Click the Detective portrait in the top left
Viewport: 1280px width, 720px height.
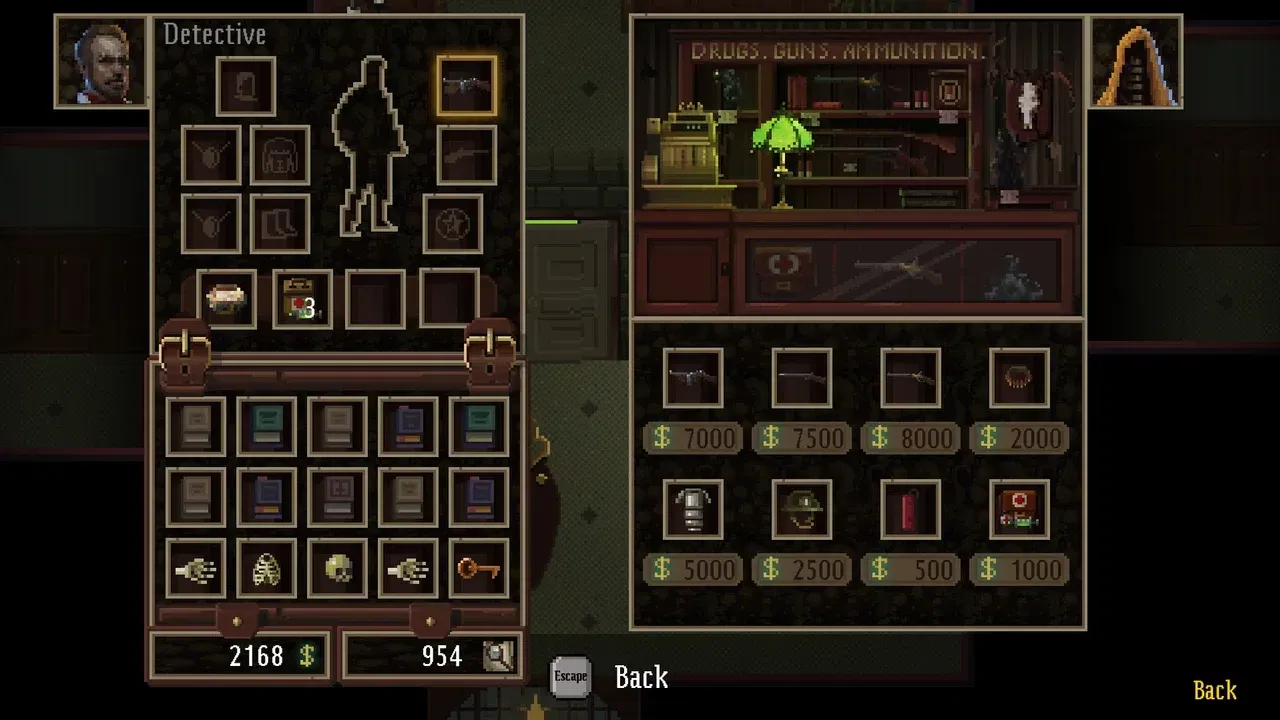point(101,60)
